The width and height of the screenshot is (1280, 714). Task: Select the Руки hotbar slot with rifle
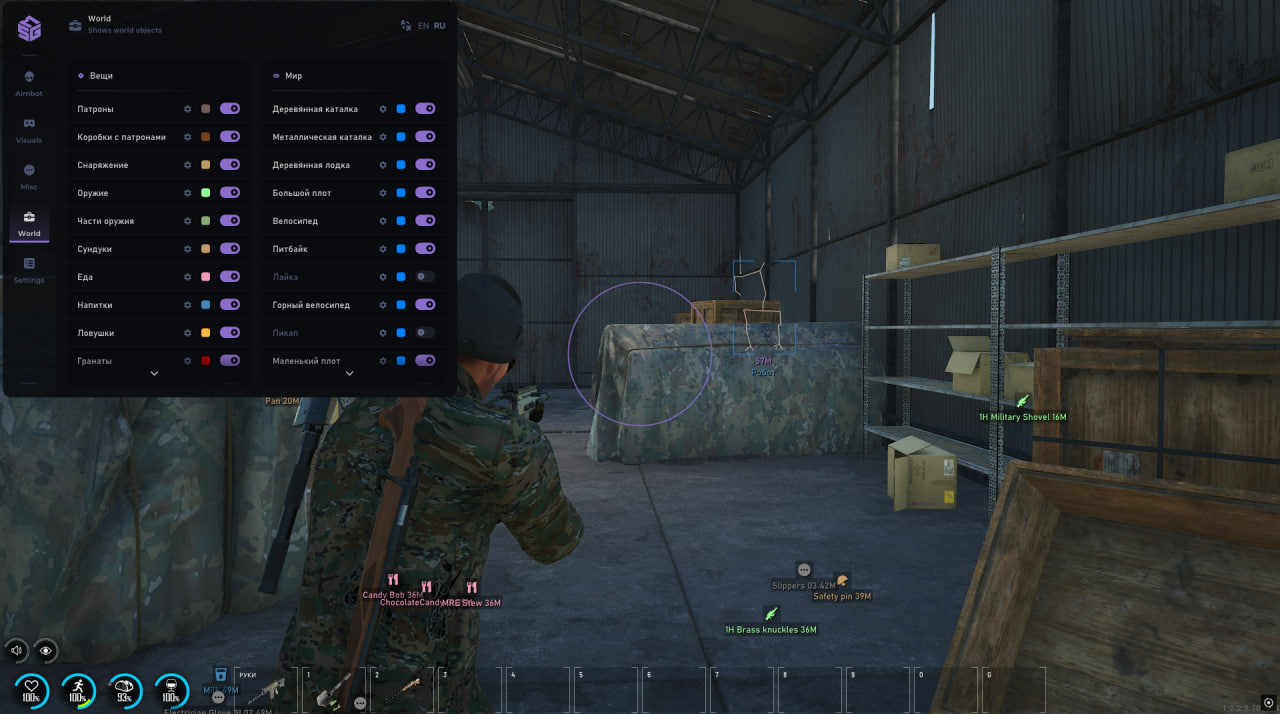[x=264, y=689]
